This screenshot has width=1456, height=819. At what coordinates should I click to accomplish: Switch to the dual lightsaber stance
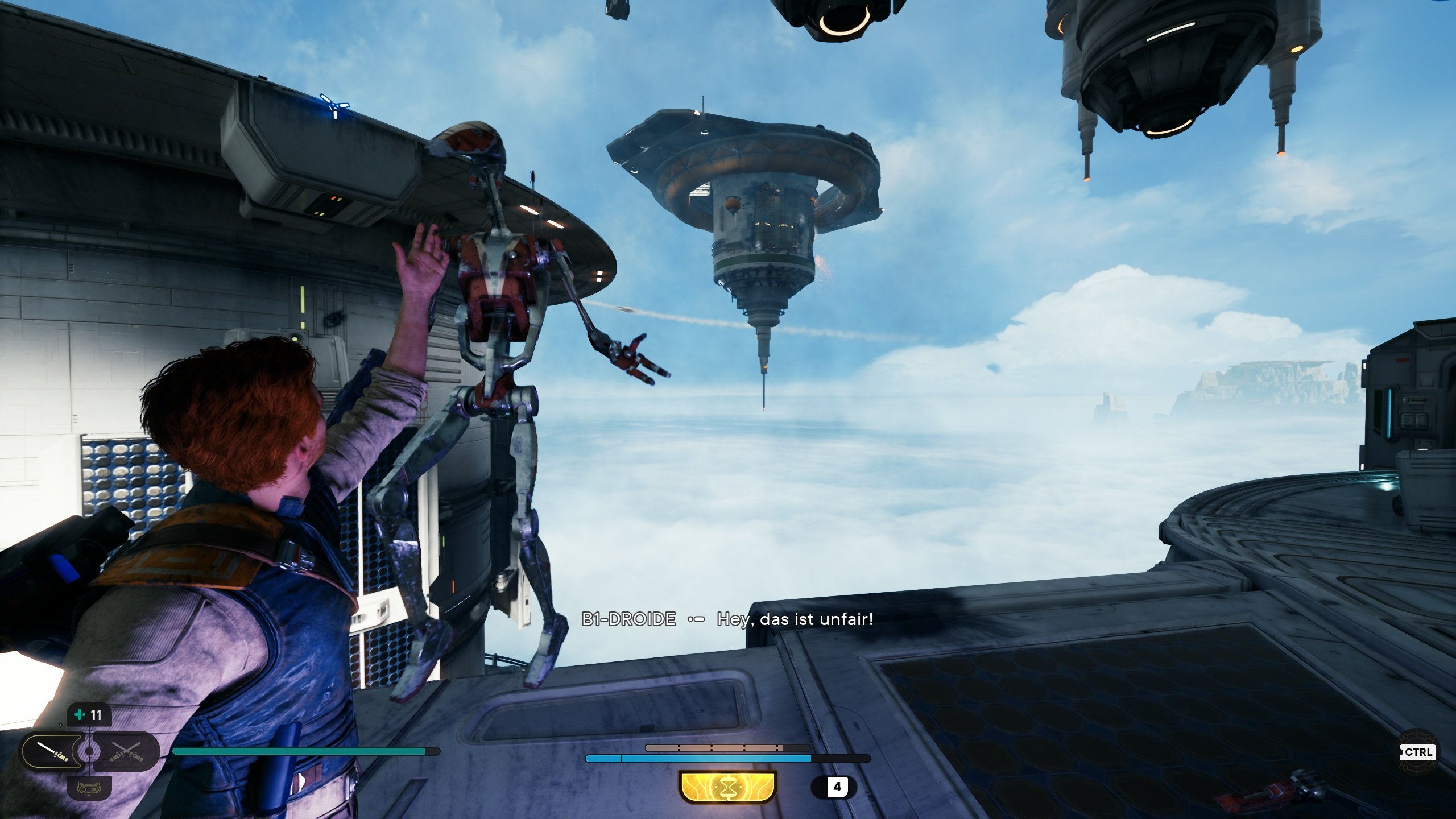[126, 751]
